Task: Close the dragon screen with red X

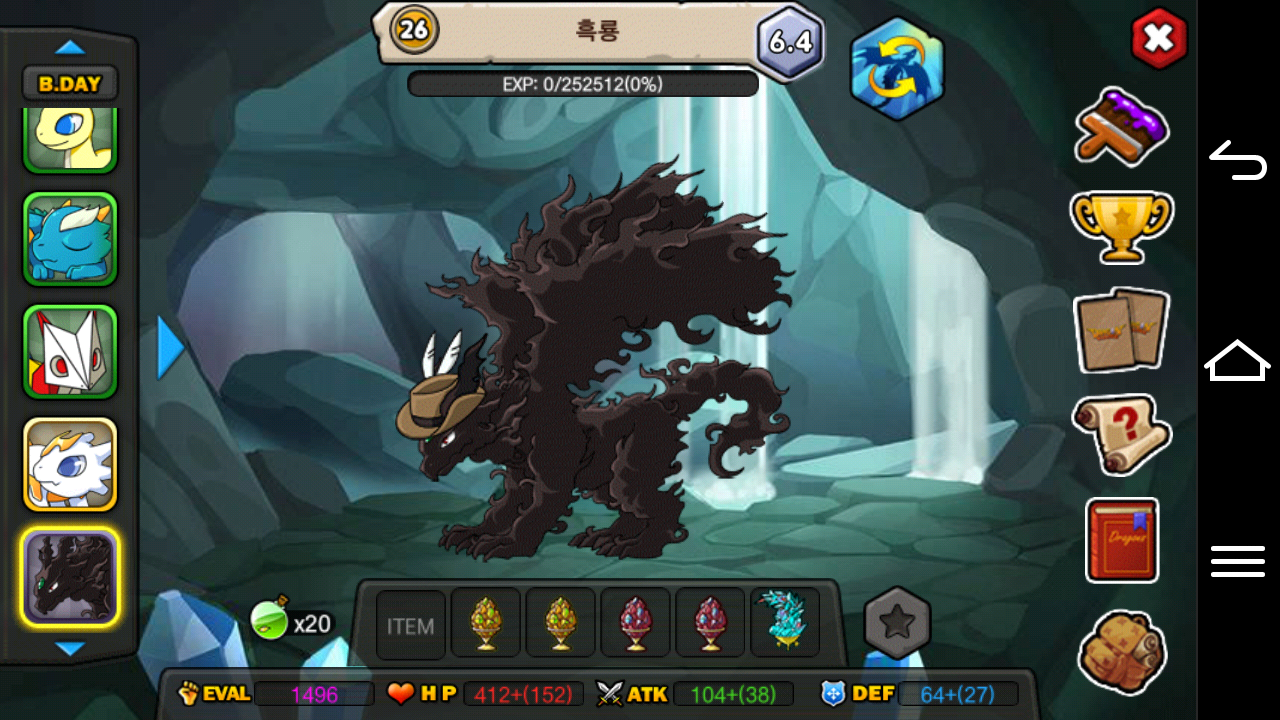Action: [1158, 39]
